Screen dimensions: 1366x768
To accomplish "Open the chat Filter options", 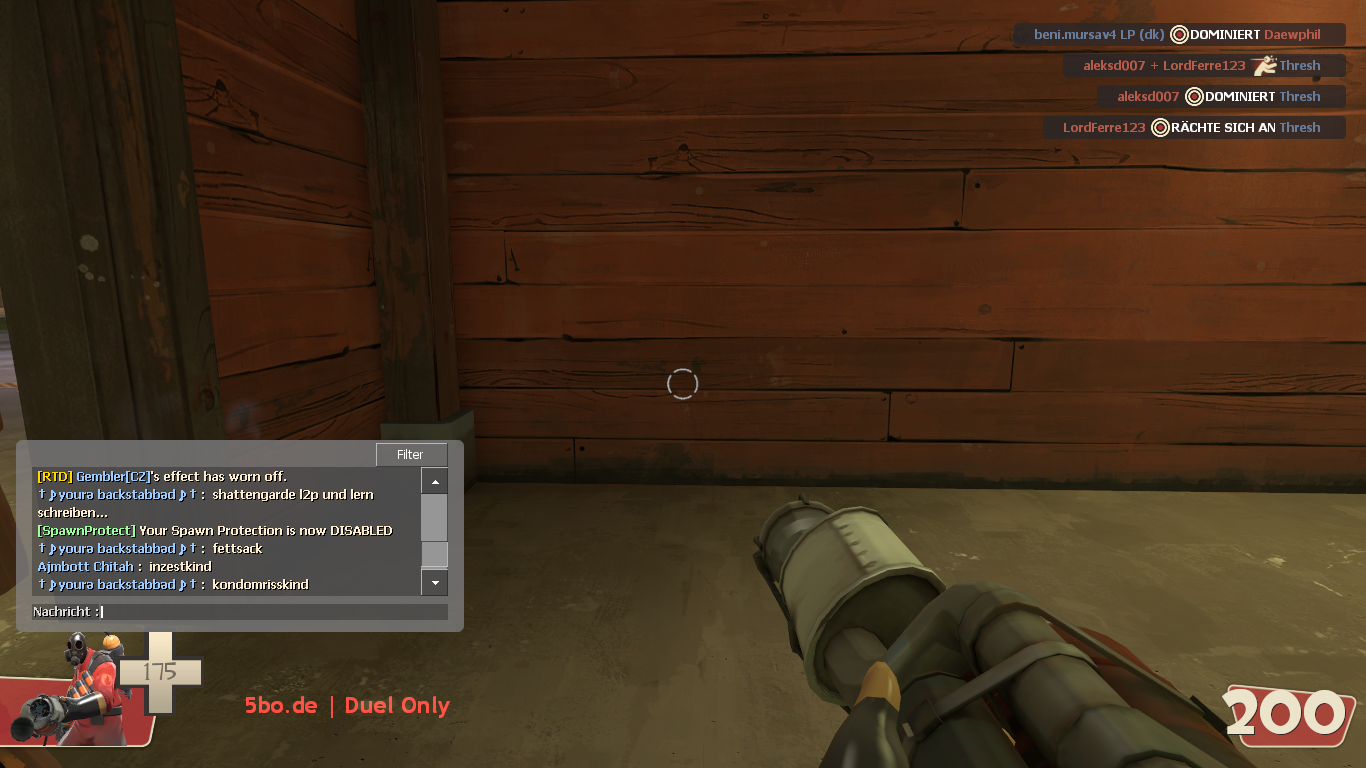I will pyautogui.click(x=411, y=454).
